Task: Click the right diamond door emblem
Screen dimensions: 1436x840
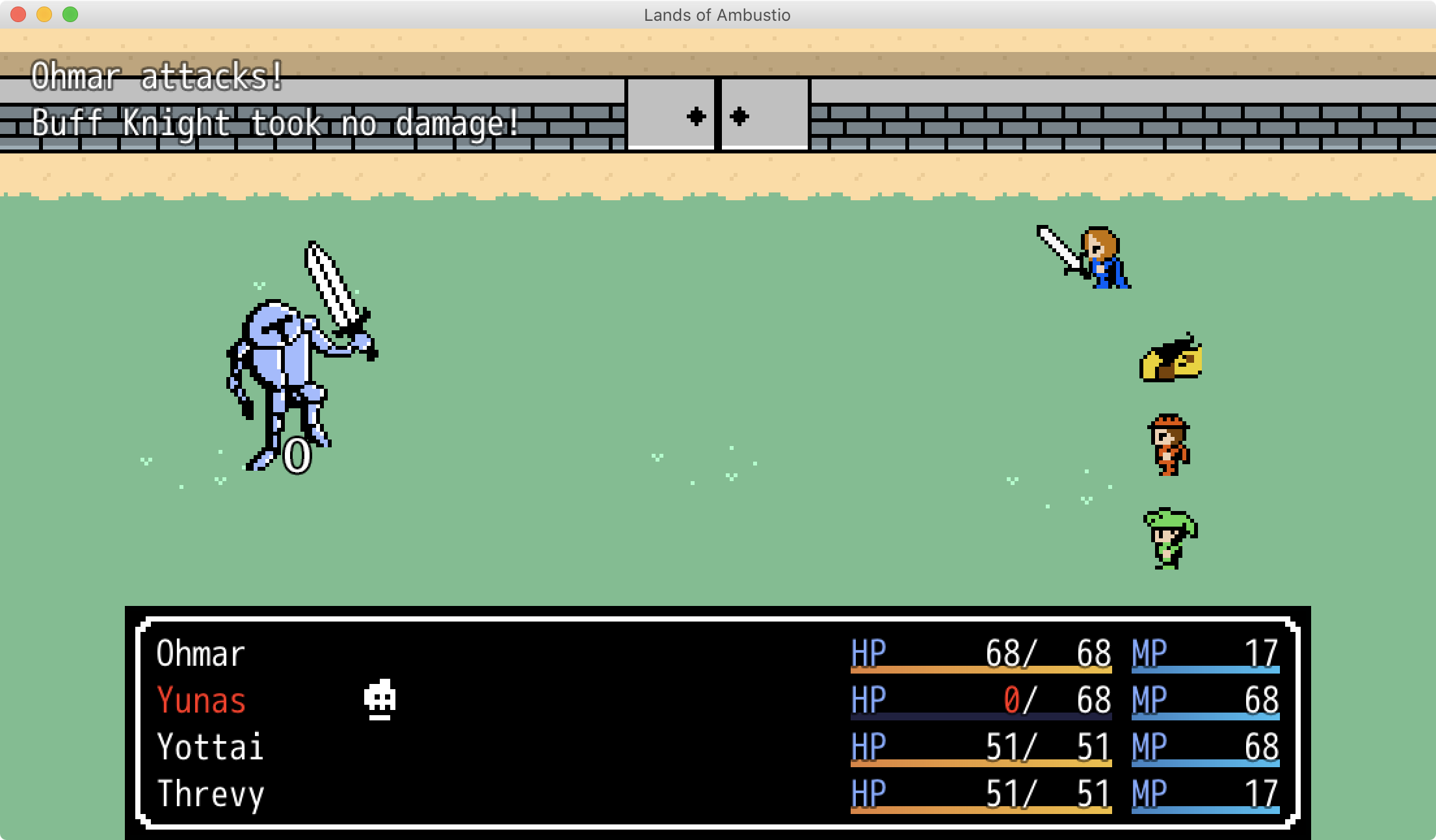Action: pos(738,116)
